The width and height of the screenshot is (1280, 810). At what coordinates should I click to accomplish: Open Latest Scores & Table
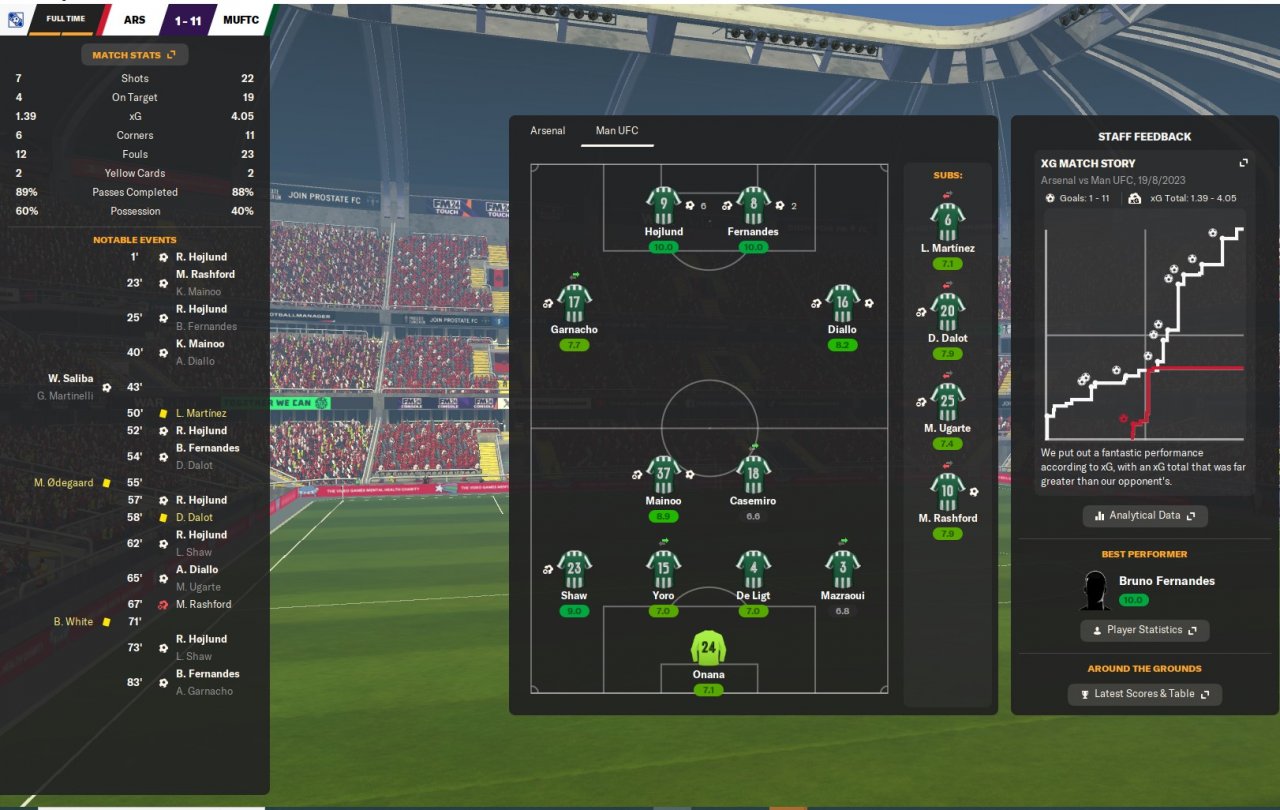pyautogui.click(x=1145, y=694)
